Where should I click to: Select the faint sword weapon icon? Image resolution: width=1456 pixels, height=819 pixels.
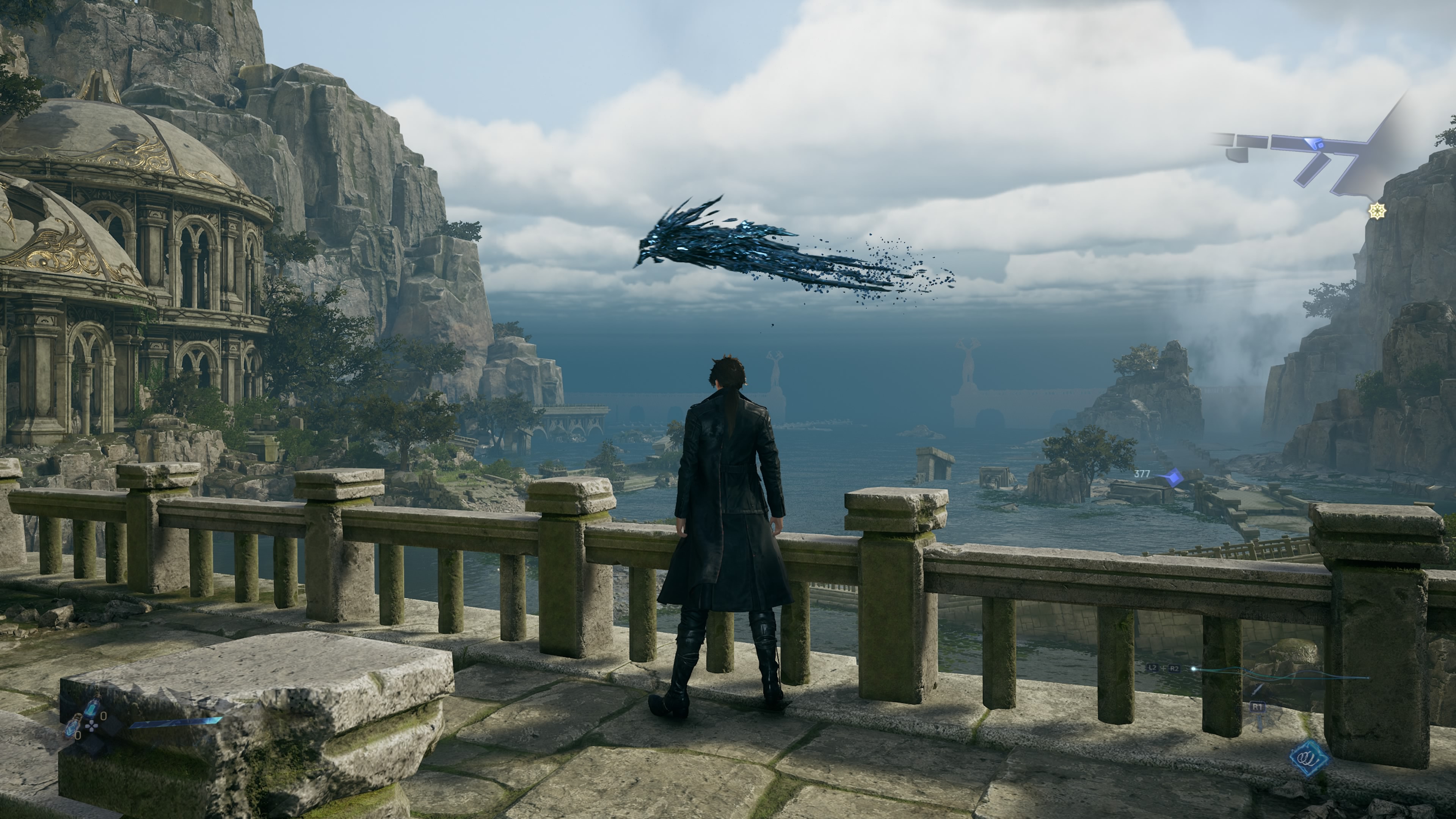[x=1258, y=689]
